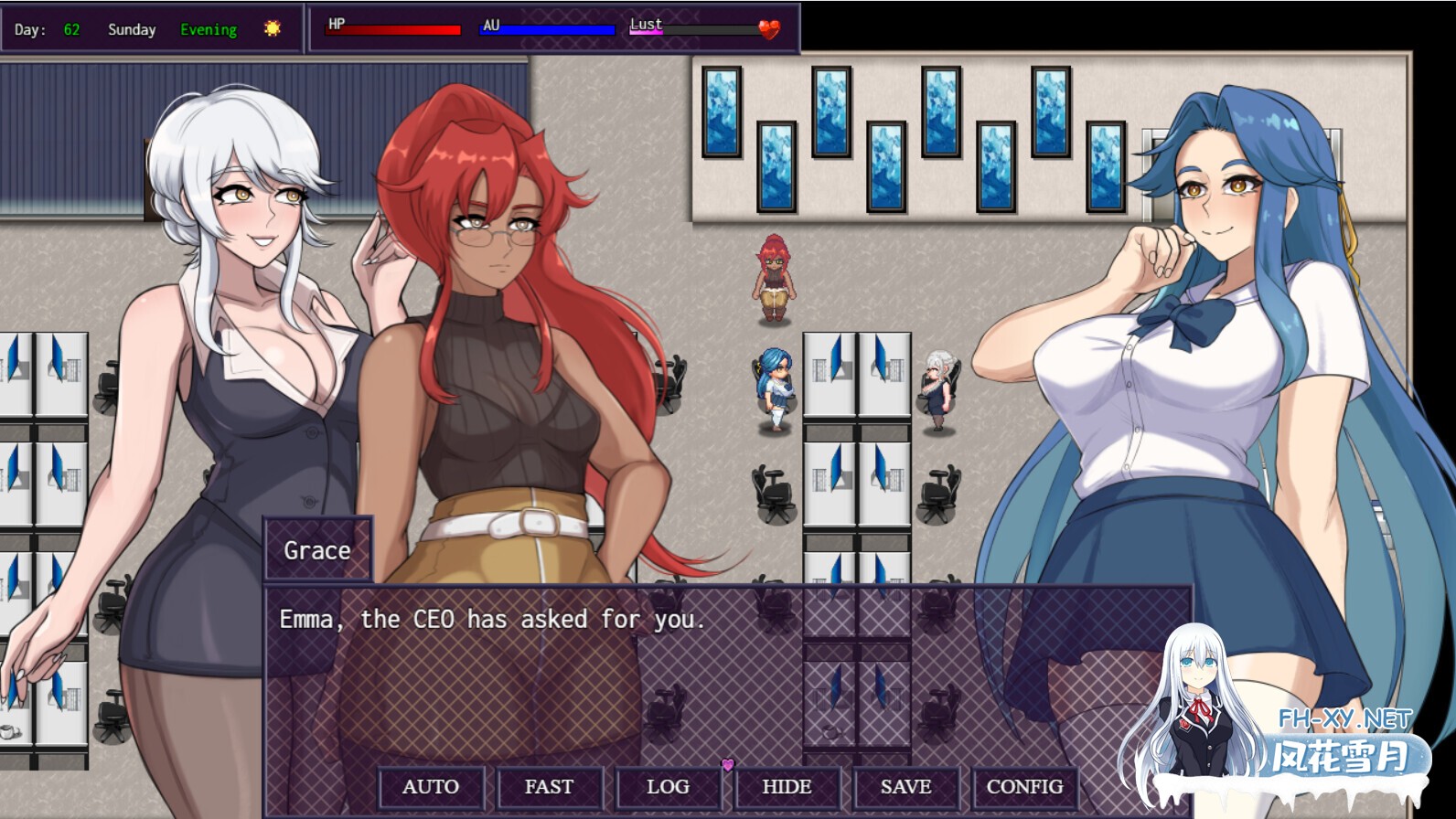
Task: Click the Grace nameplate above the dialogue
Action: pos(316,549)
